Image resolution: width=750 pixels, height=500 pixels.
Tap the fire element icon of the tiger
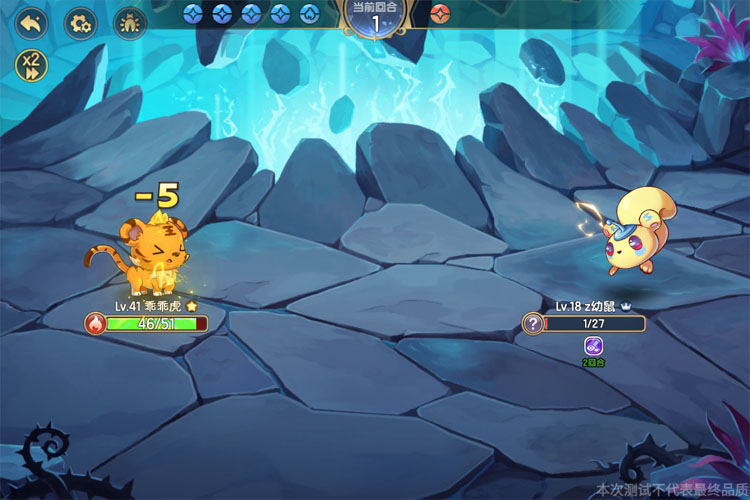[x=95, y=323]
